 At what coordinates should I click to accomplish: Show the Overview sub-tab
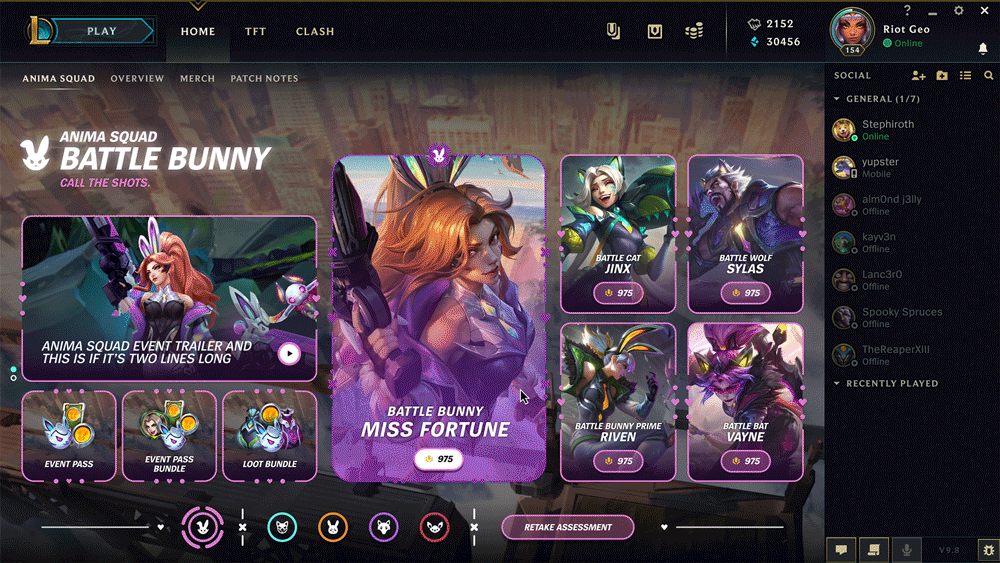coord(137,79)
